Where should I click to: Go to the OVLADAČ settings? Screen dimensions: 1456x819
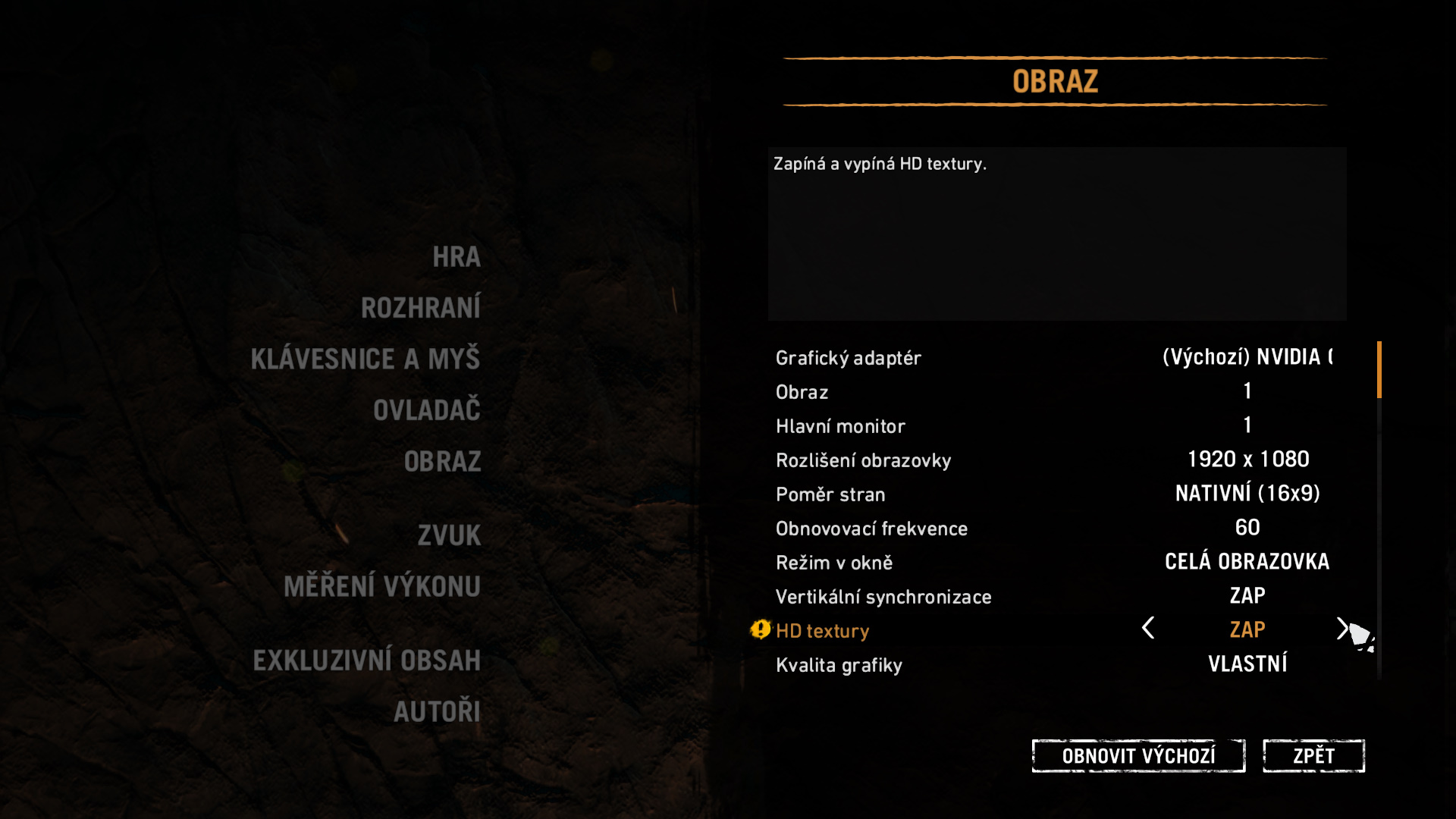(x=427, y=410)
